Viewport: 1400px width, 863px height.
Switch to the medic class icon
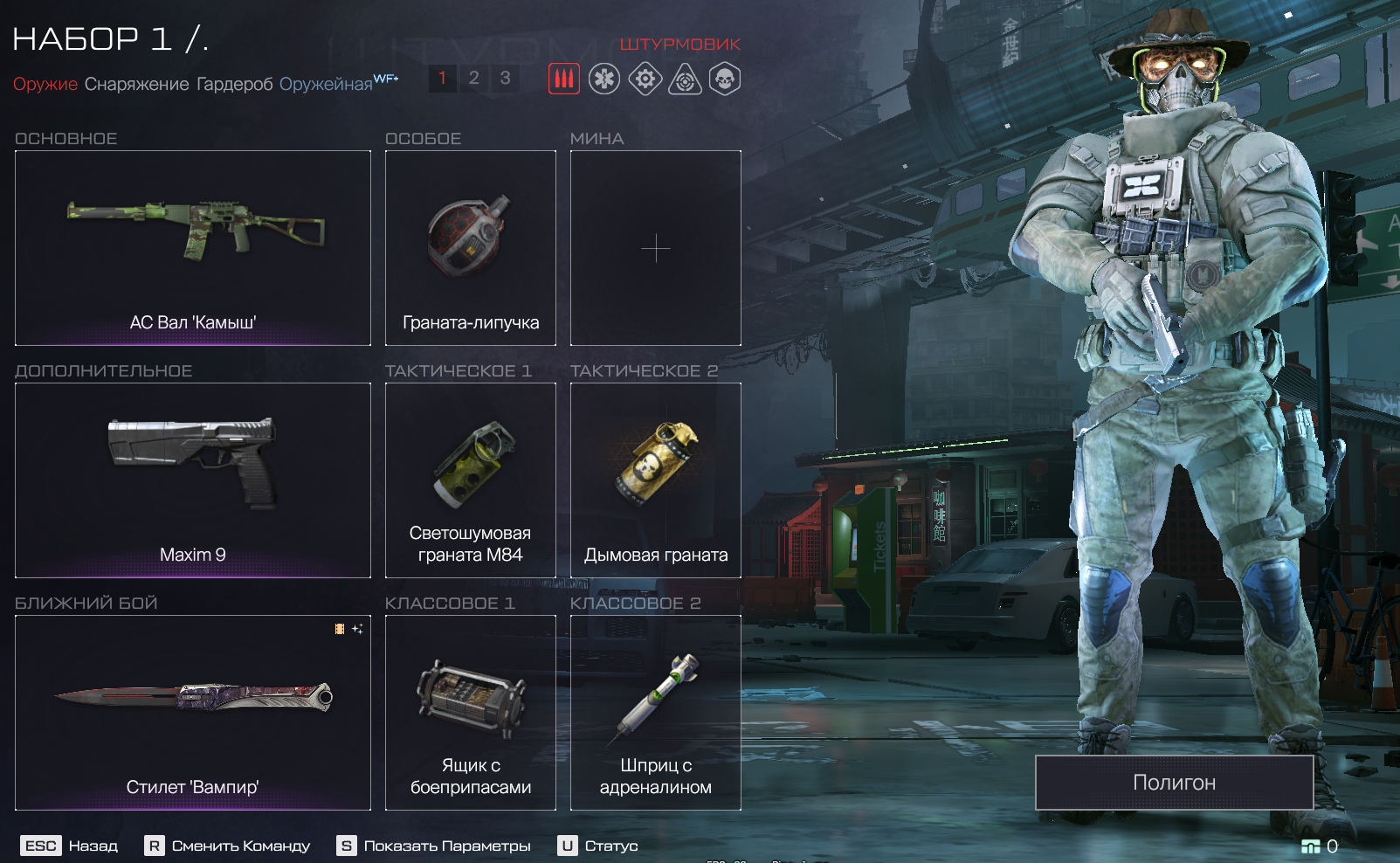pos(604,79)
